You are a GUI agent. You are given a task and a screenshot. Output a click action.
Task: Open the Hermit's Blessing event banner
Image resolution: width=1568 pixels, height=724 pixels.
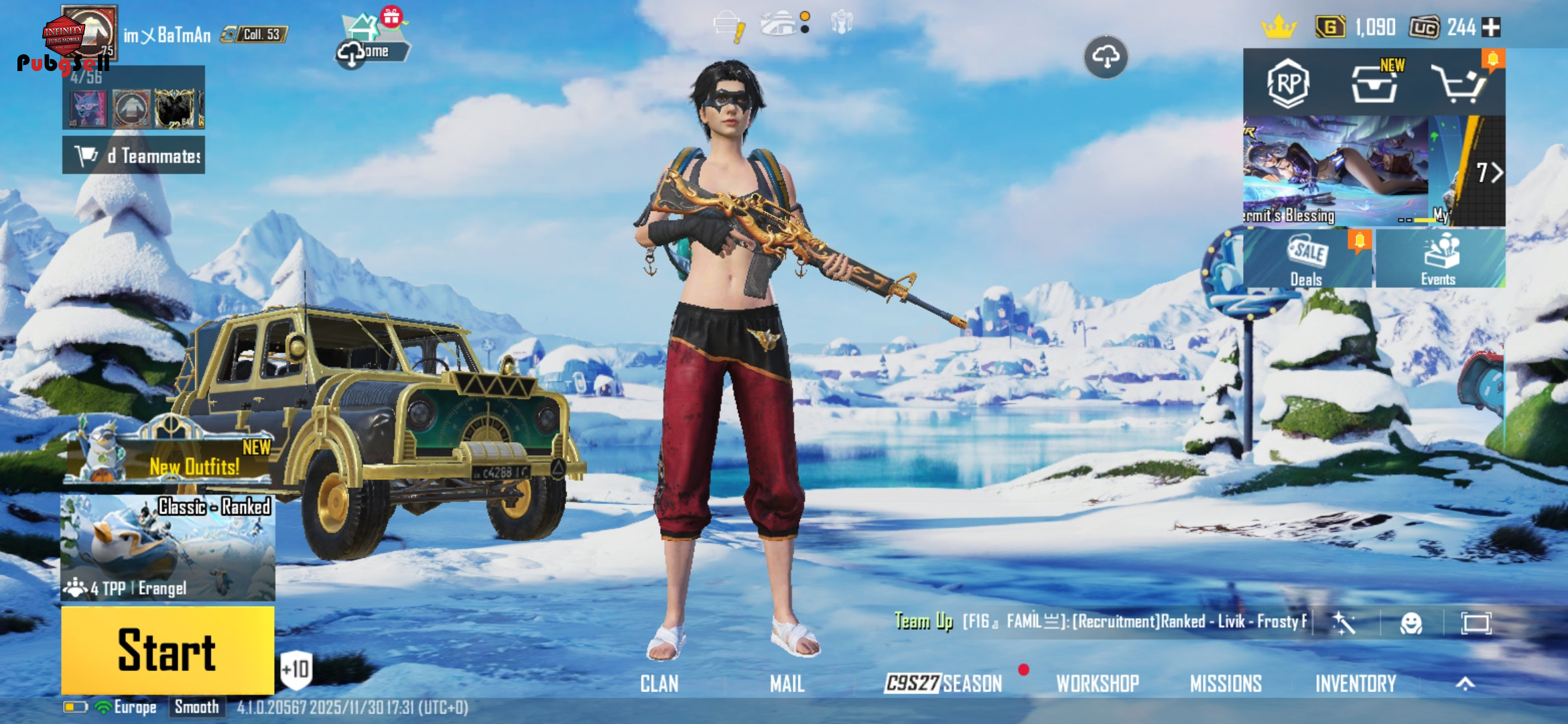pyautogui.click(x=1337, y=171)
